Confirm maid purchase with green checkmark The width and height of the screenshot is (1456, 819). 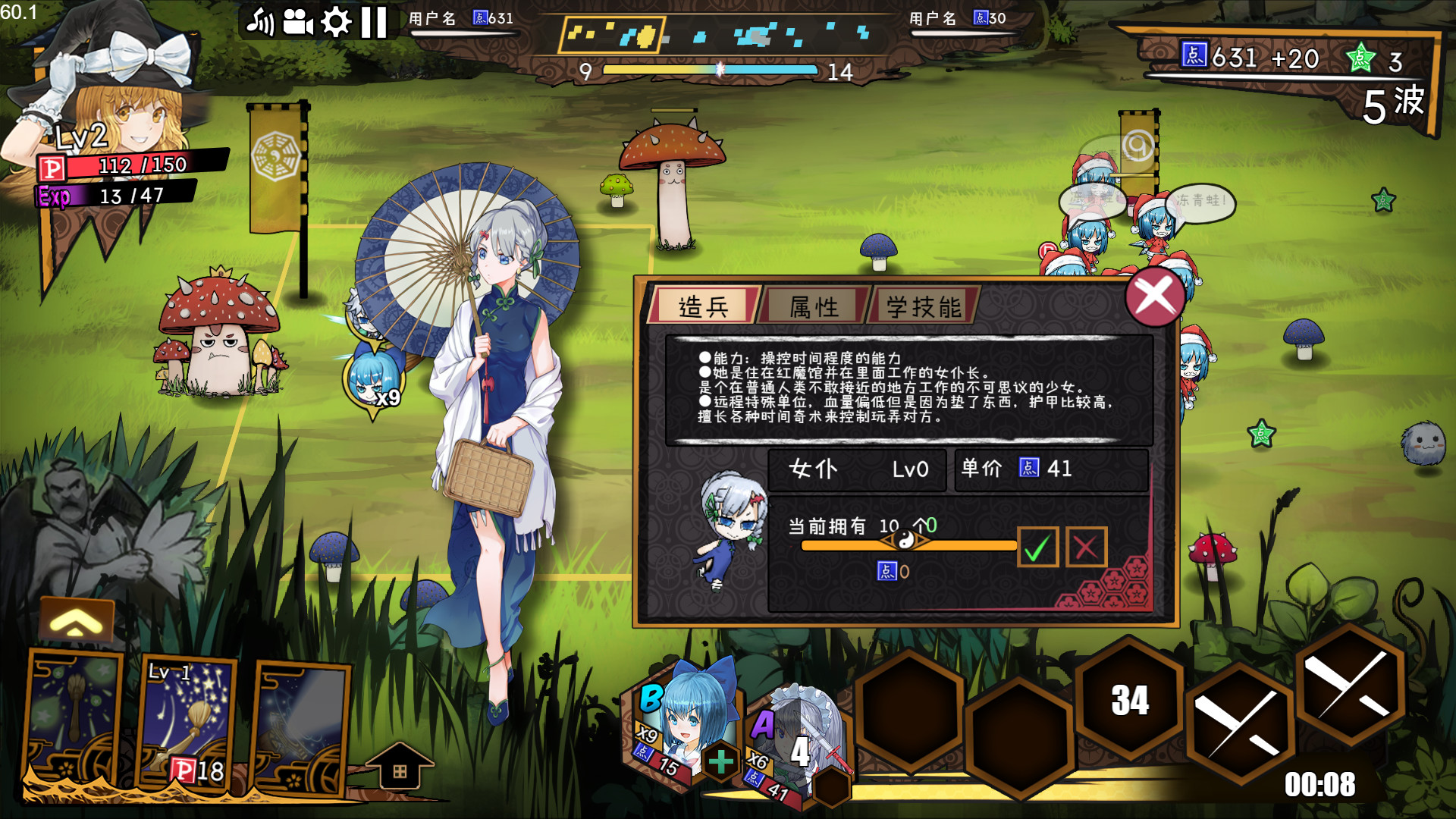click(x=1039, y=546)
